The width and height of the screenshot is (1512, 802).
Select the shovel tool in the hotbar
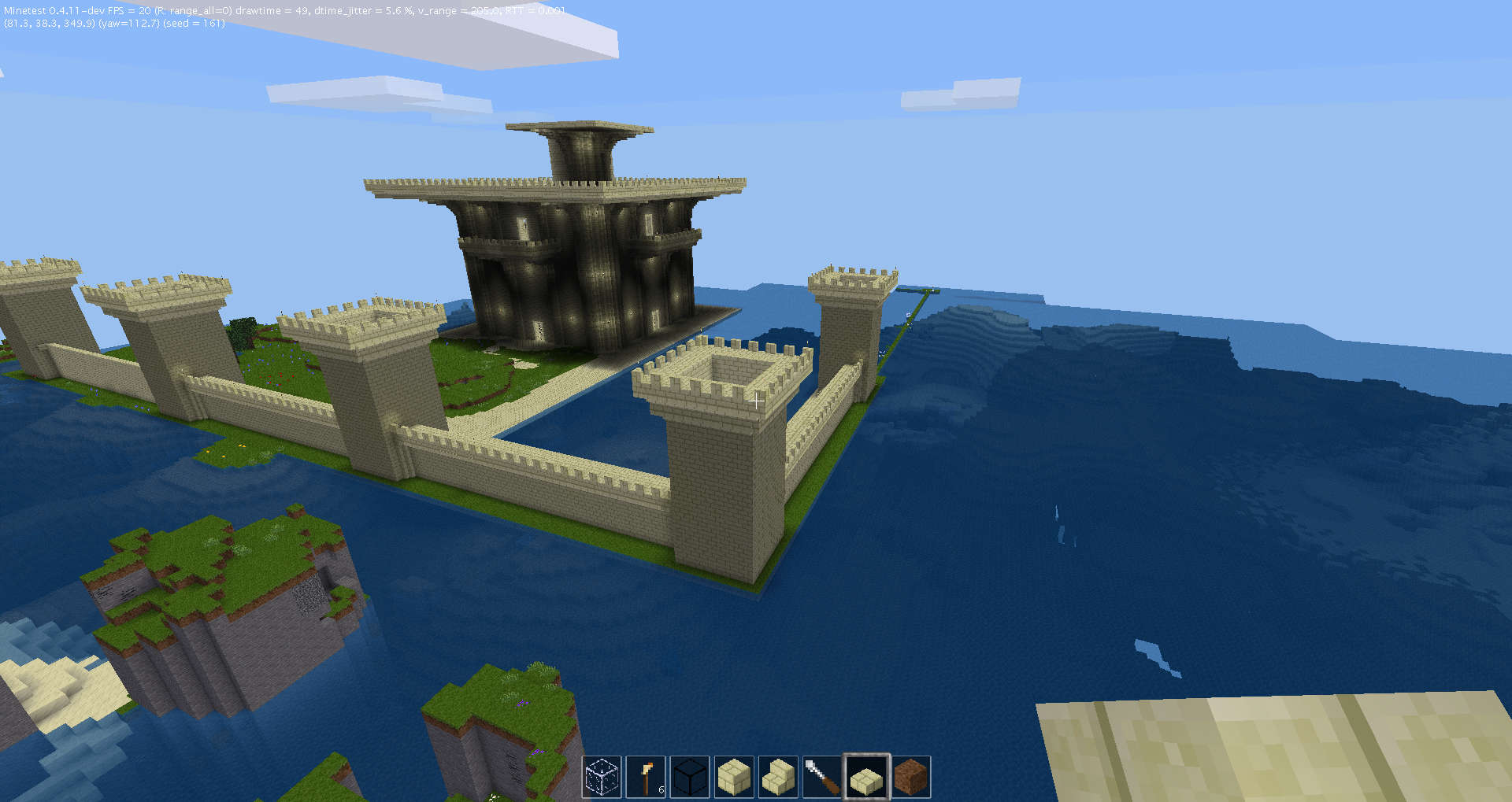[x=822, y=775]
